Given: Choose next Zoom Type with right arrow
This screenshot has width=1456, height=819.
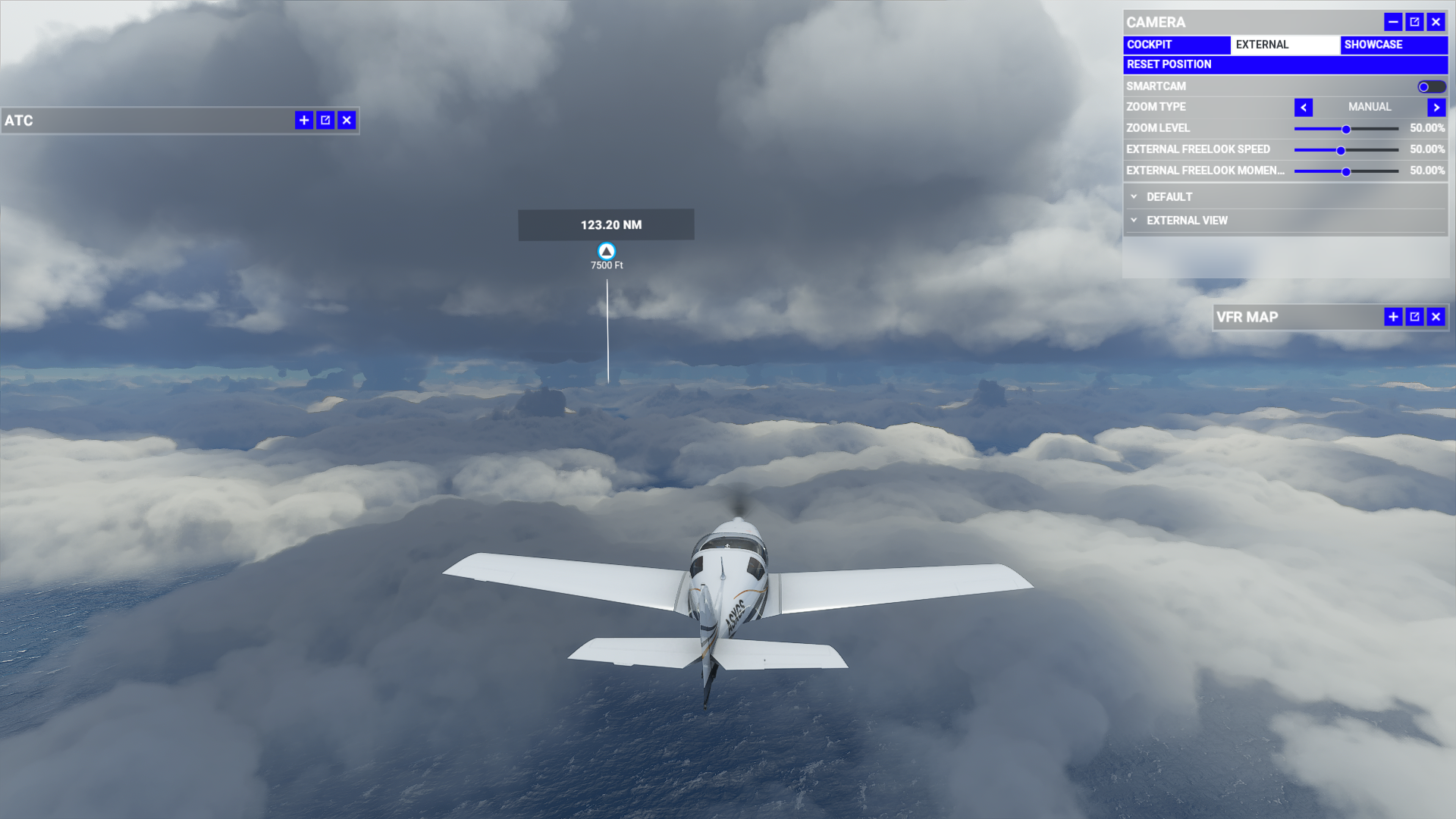Looking at the screenshot, I should click(x=1436, y=108).
